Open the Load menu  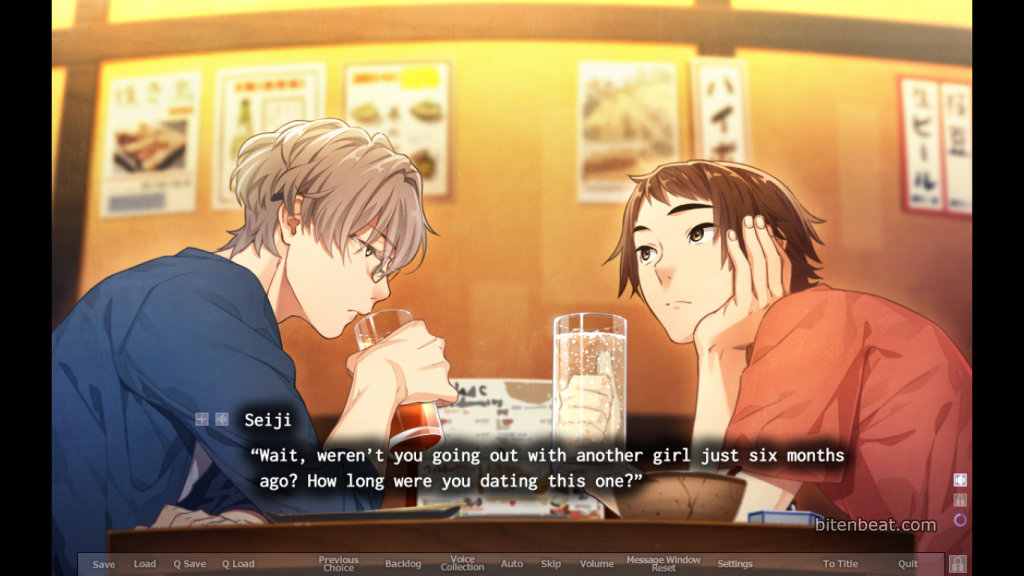click(x=145, y=564)
